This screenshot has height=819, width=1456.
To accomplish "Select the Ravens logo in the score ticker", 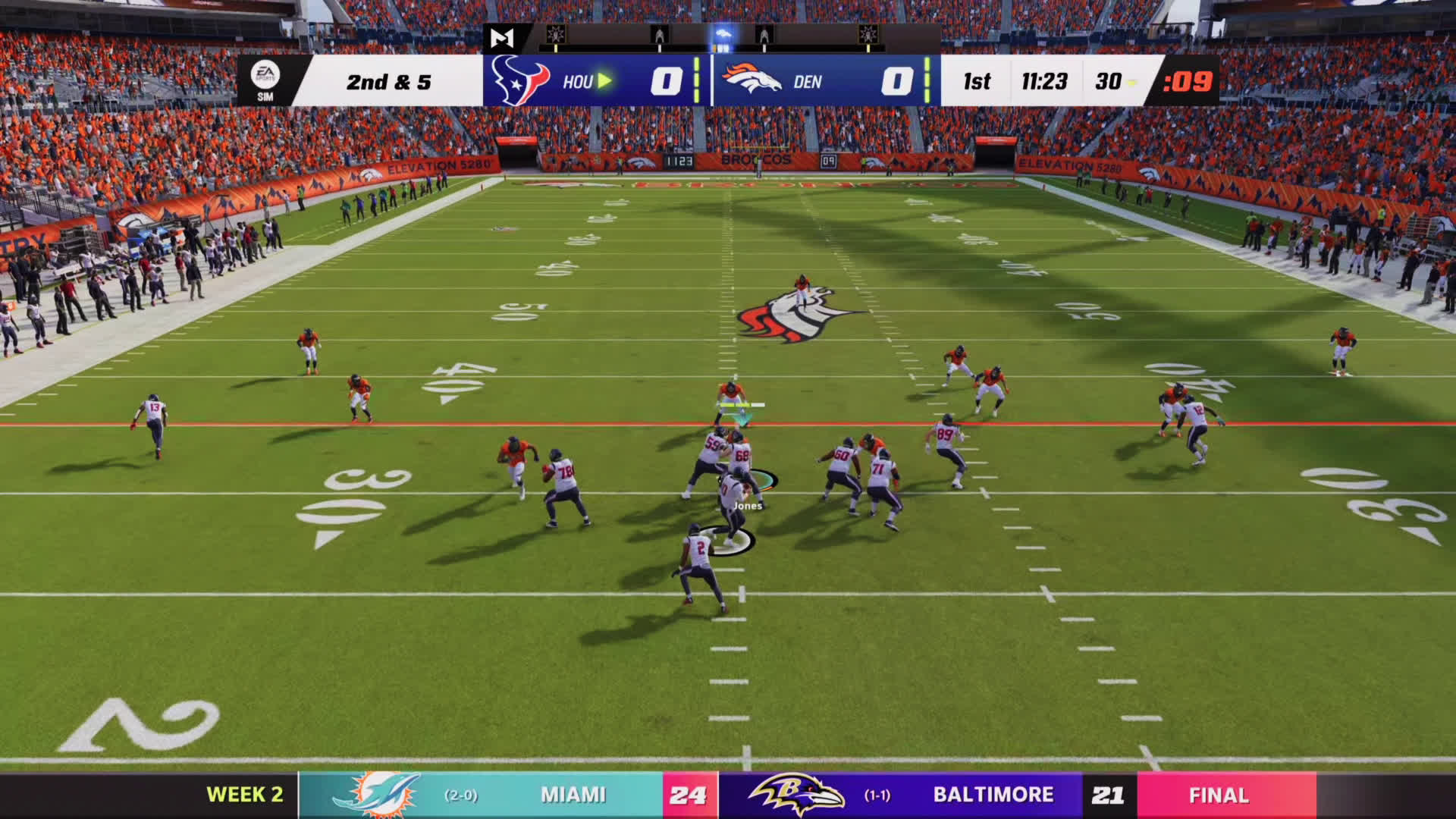I will (796, 795).
